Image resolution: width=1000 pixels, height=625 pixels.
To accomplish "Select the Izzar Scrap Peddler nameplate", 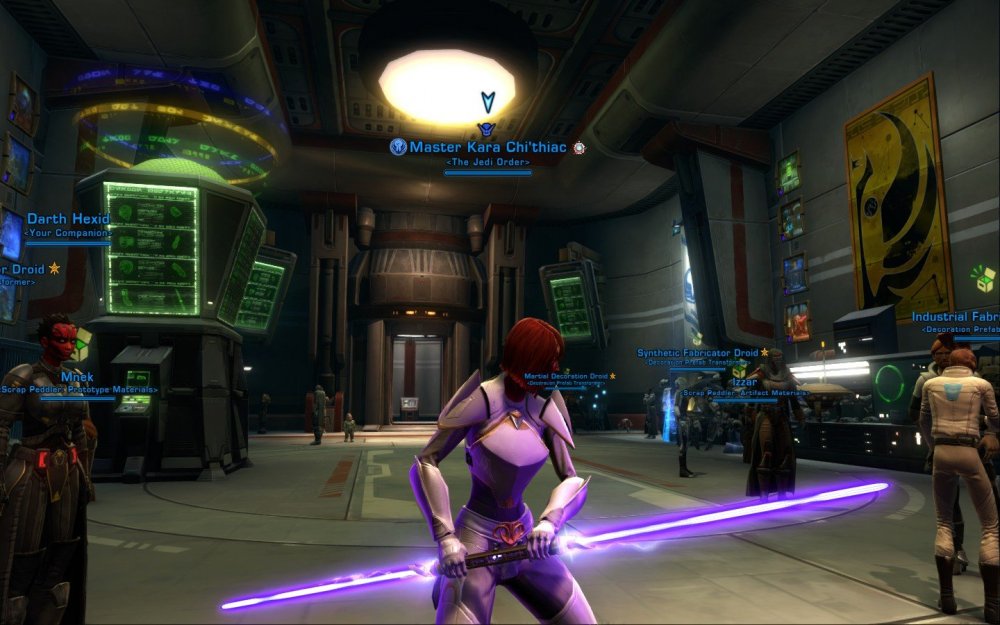I will (743, 382).
